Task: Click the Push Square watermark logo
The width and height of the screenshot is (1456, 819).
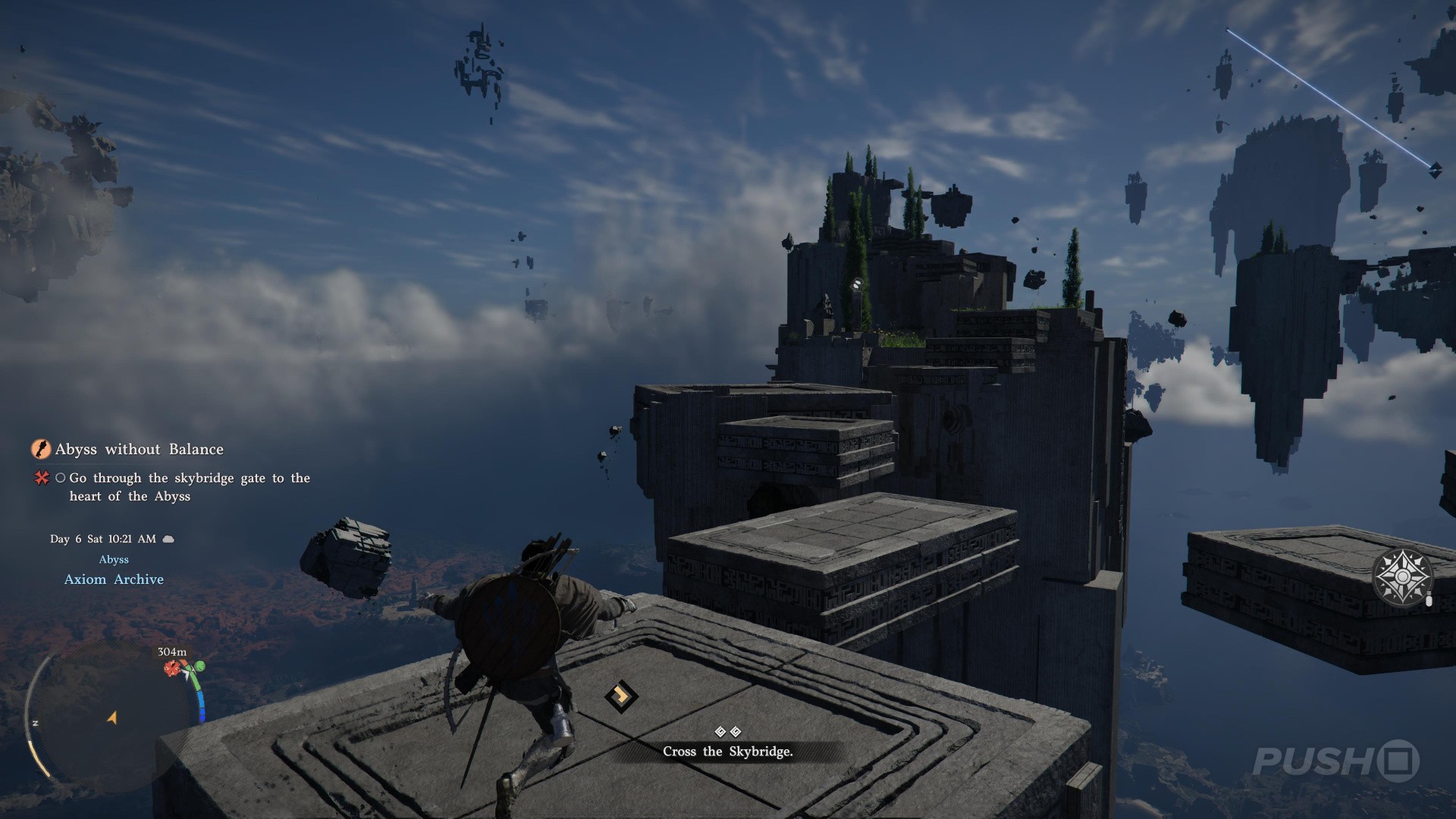Action: [x=1335, y=761]
